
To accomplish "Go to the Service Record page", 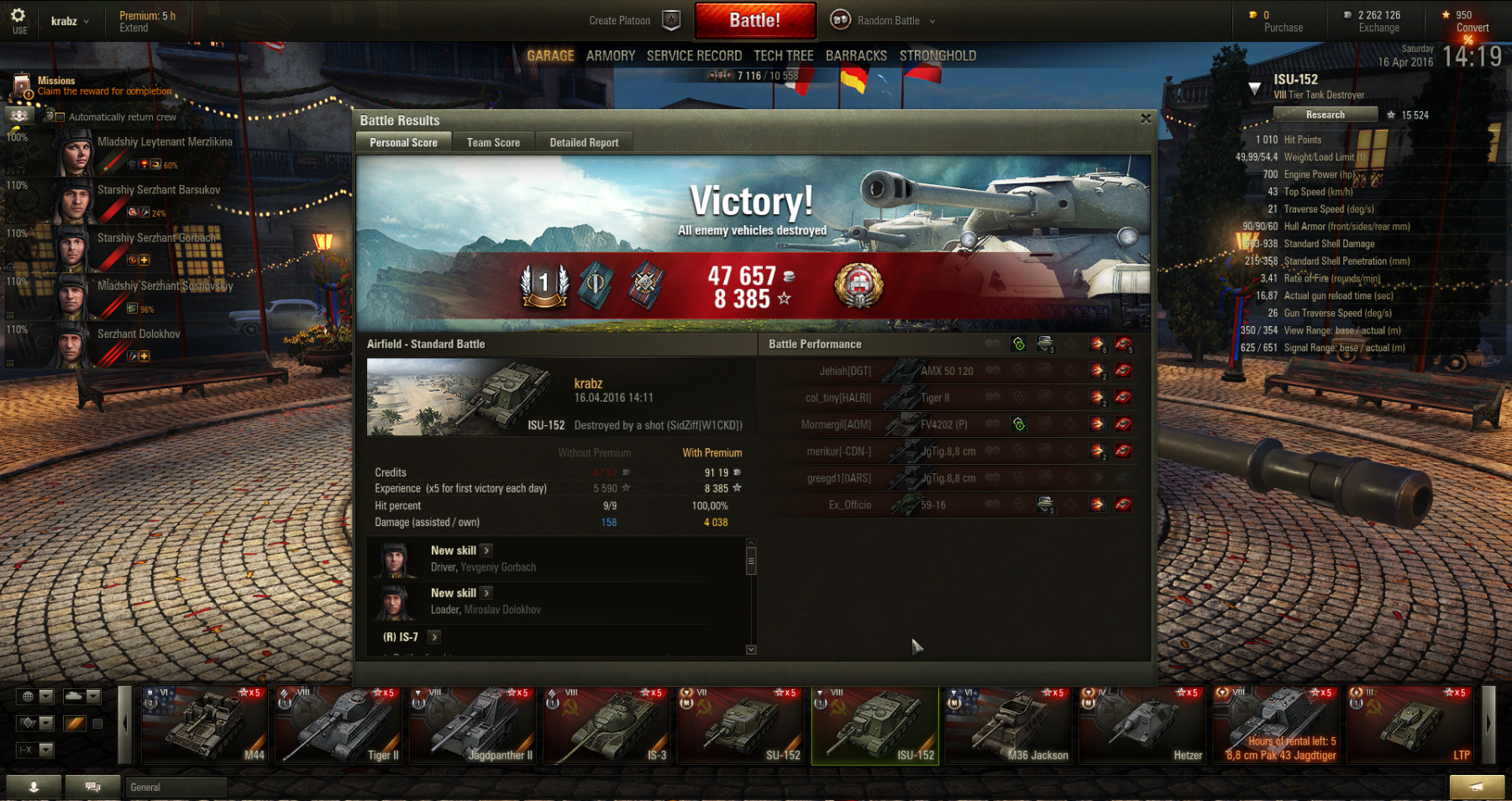I will pos(694,55).
